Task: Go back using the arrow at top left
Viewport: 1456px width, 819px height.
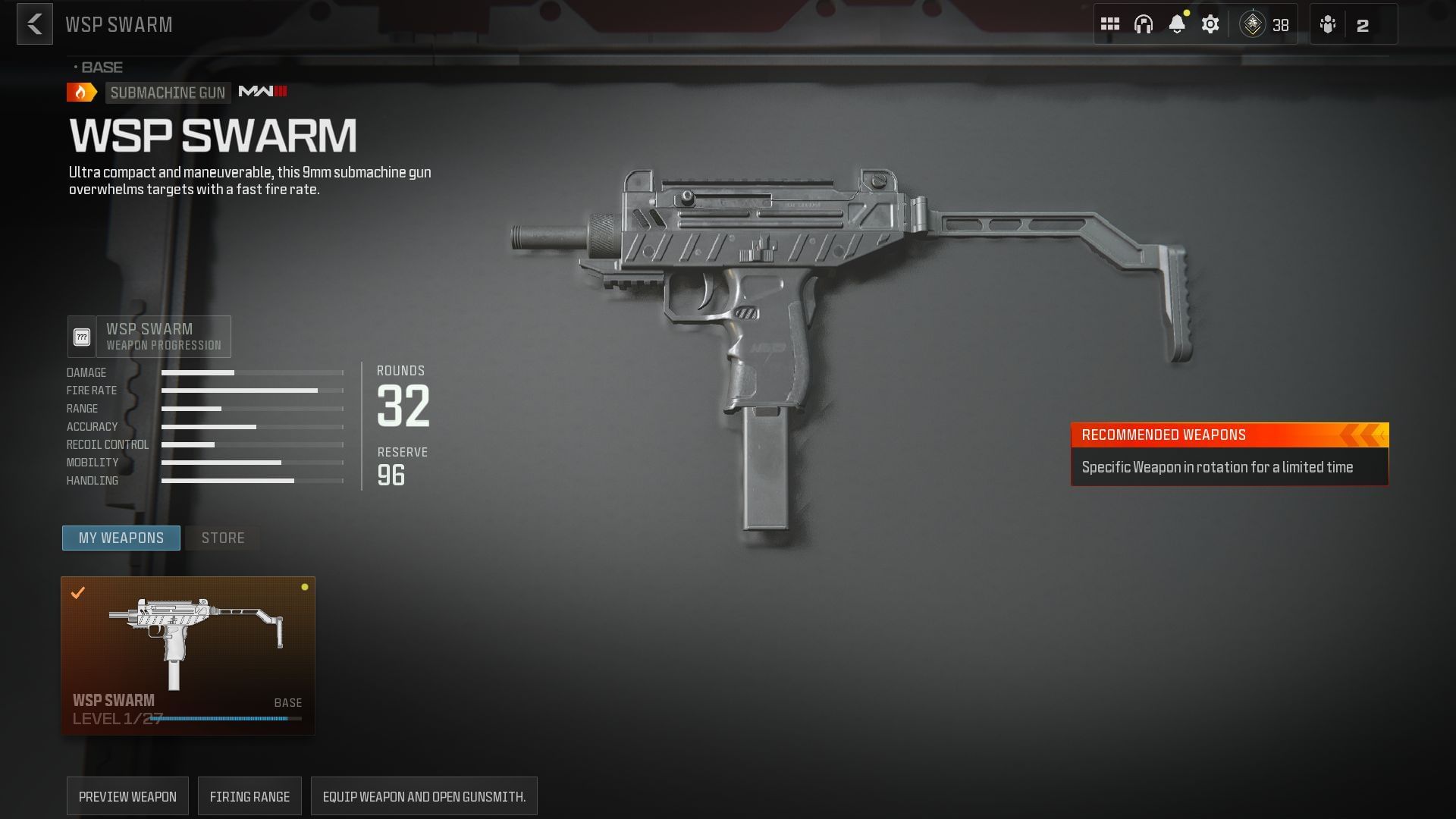Action: coord(33,24)
